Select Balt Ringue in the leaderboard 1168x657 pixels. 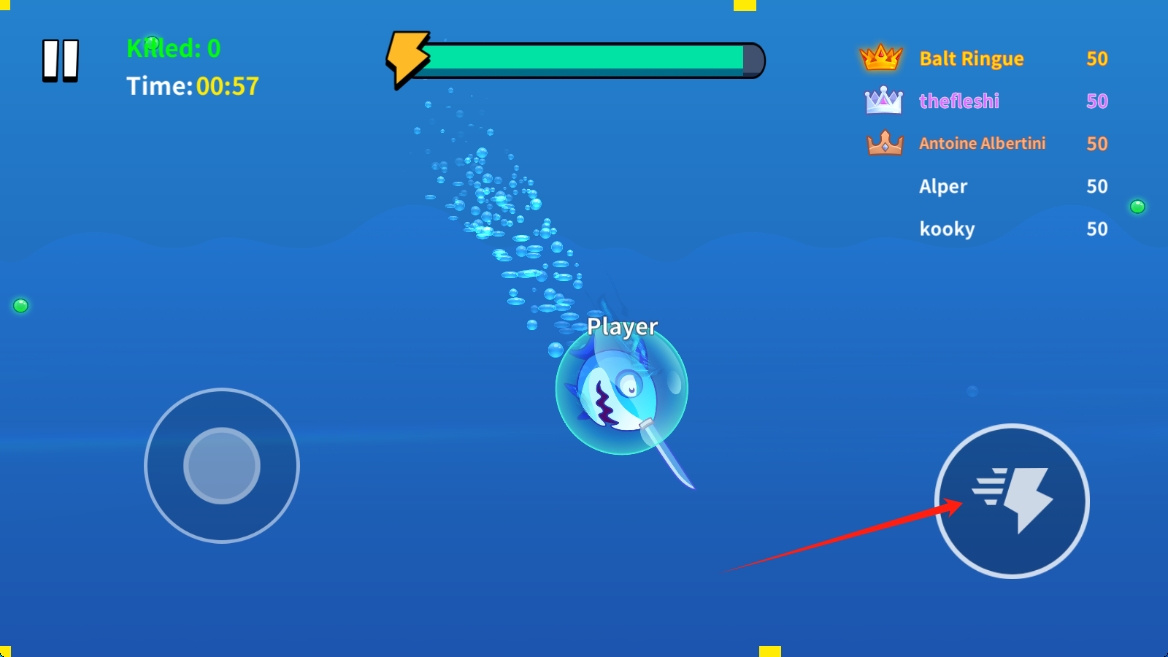(971, 59)
